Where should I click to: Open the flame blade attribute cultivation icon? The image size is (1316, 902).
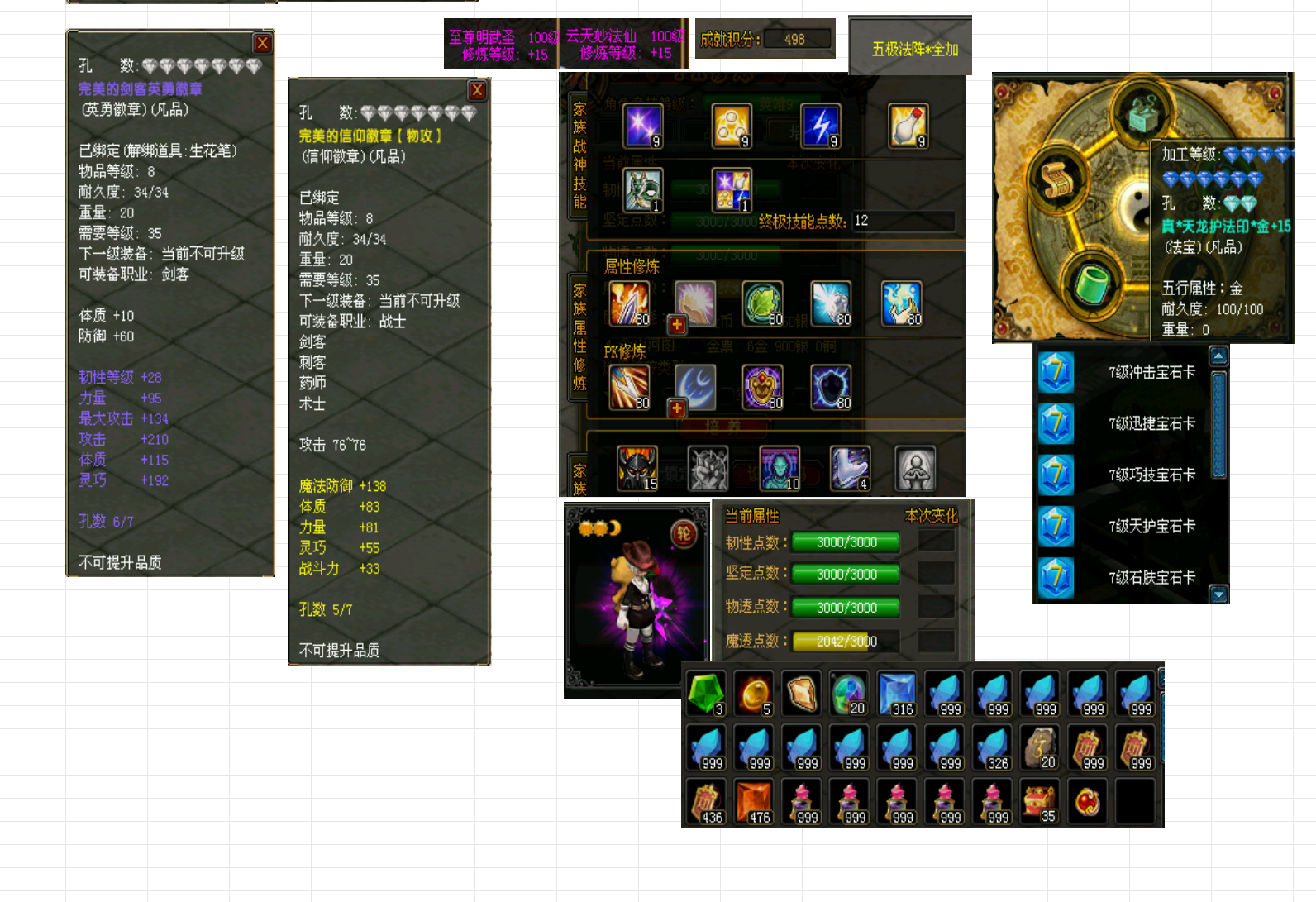[x=628, y=304]
